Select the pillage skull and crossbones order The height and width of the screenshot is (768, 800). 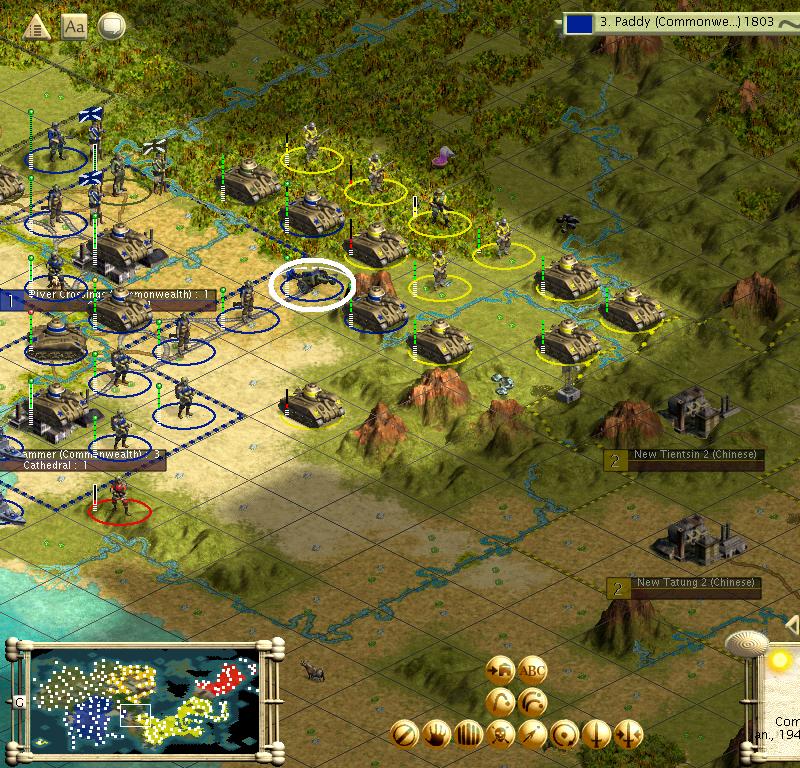pyautogui.click(x=500, y=734)
